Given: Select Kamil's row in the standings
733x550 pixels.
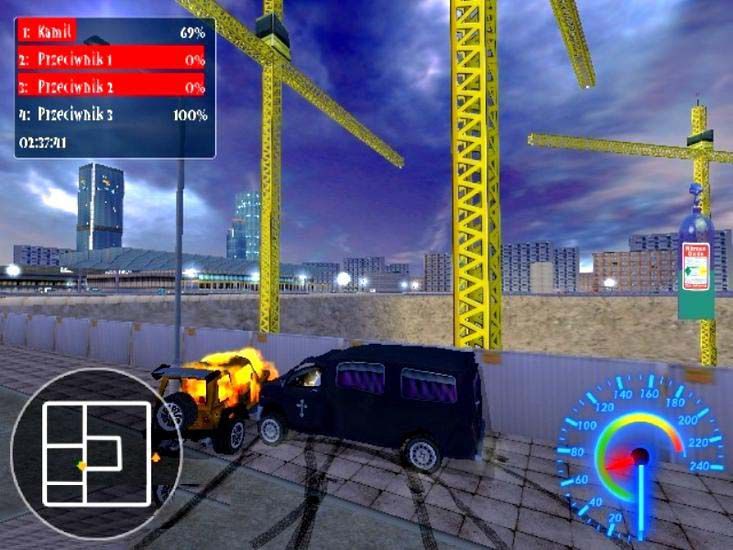Looking at the screenshot, I should (x=112, y=32).
